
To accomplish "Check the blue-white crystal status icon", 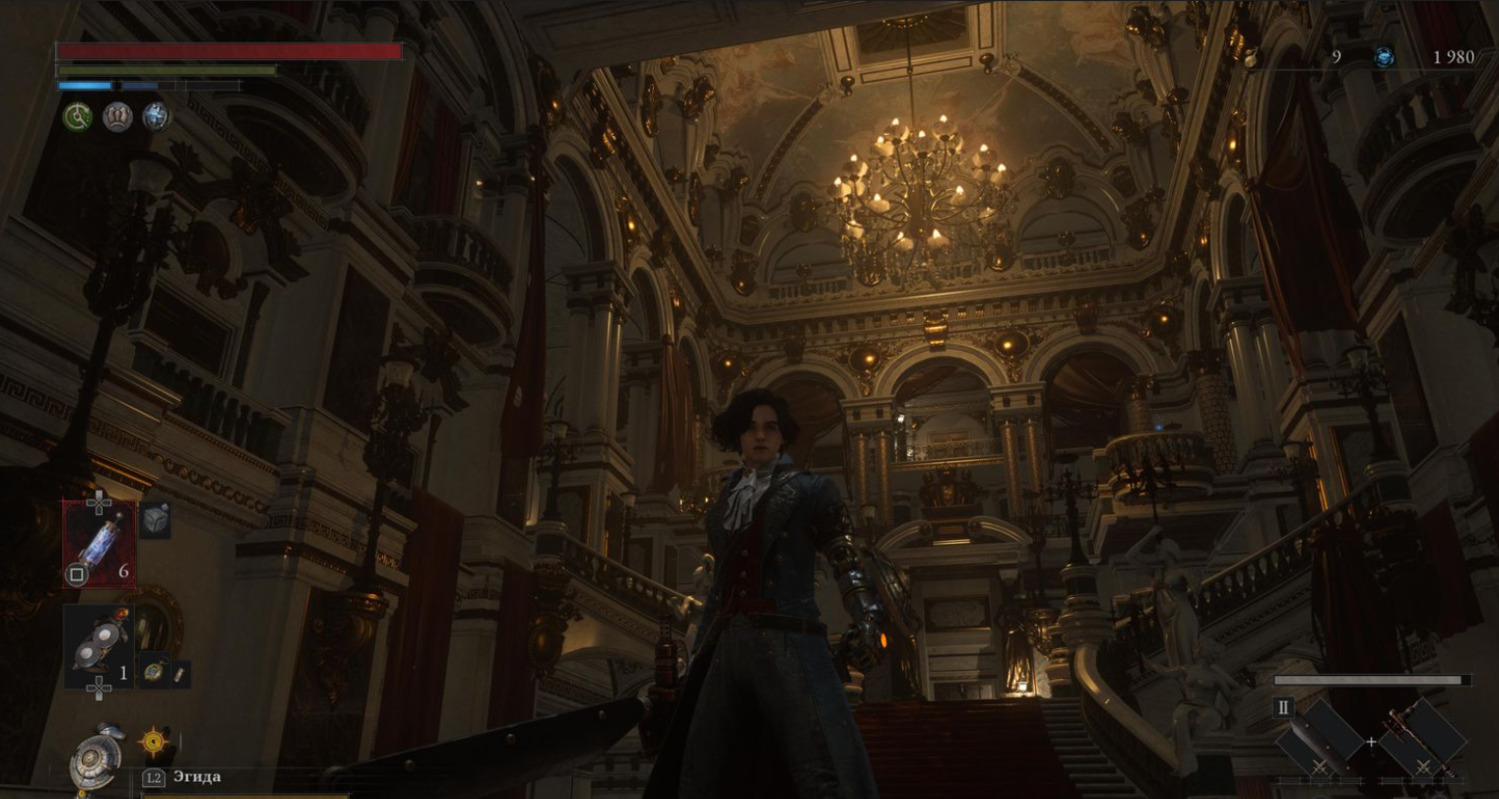I will point(155,117).
